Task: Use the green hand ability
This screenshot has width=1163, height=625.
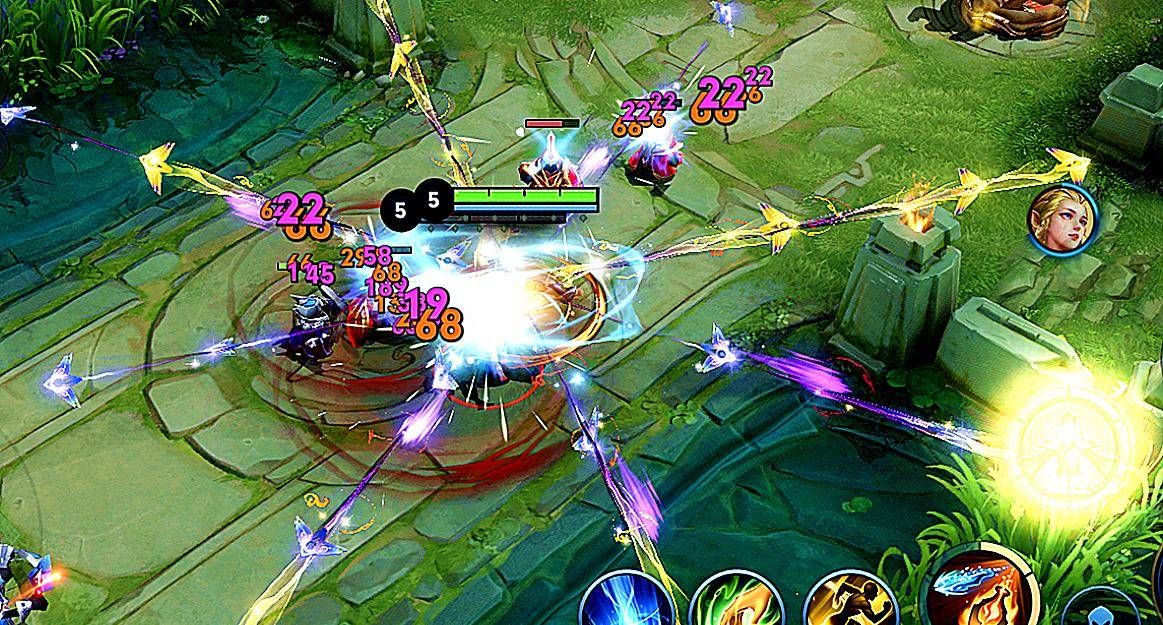Action: [738, 603]
